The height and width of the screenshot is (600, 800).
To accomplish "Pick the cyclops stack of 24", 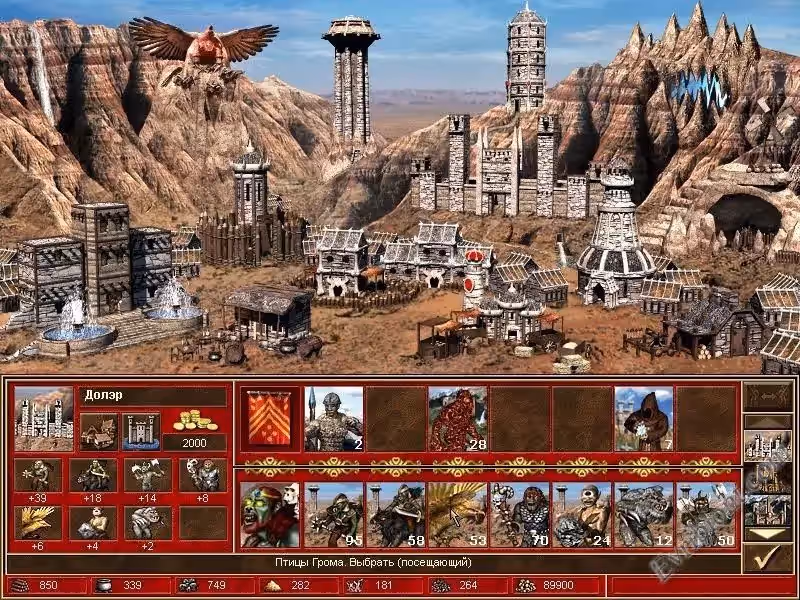I will pyautogui.click(x=581, y=514).
